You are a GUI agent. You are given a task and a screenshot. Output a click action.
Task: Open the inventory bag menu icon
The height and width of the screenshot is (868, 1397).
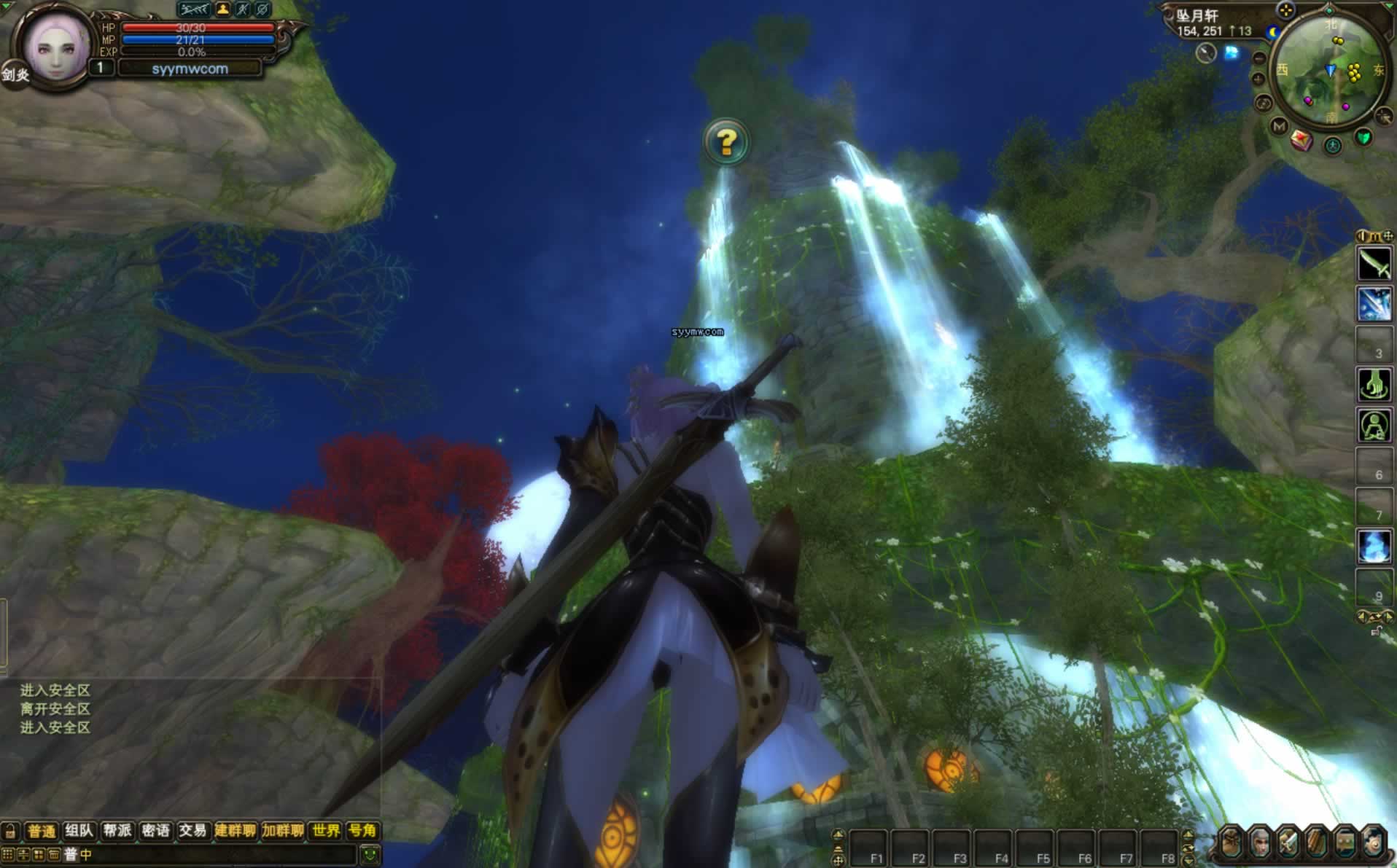click(x=1231, y=844)
